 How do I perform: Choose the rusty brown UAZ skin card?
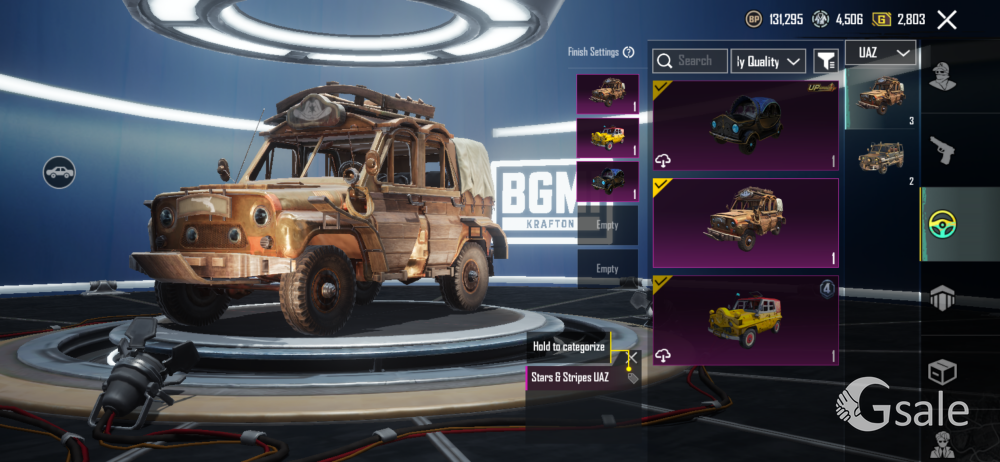point(745,222)
